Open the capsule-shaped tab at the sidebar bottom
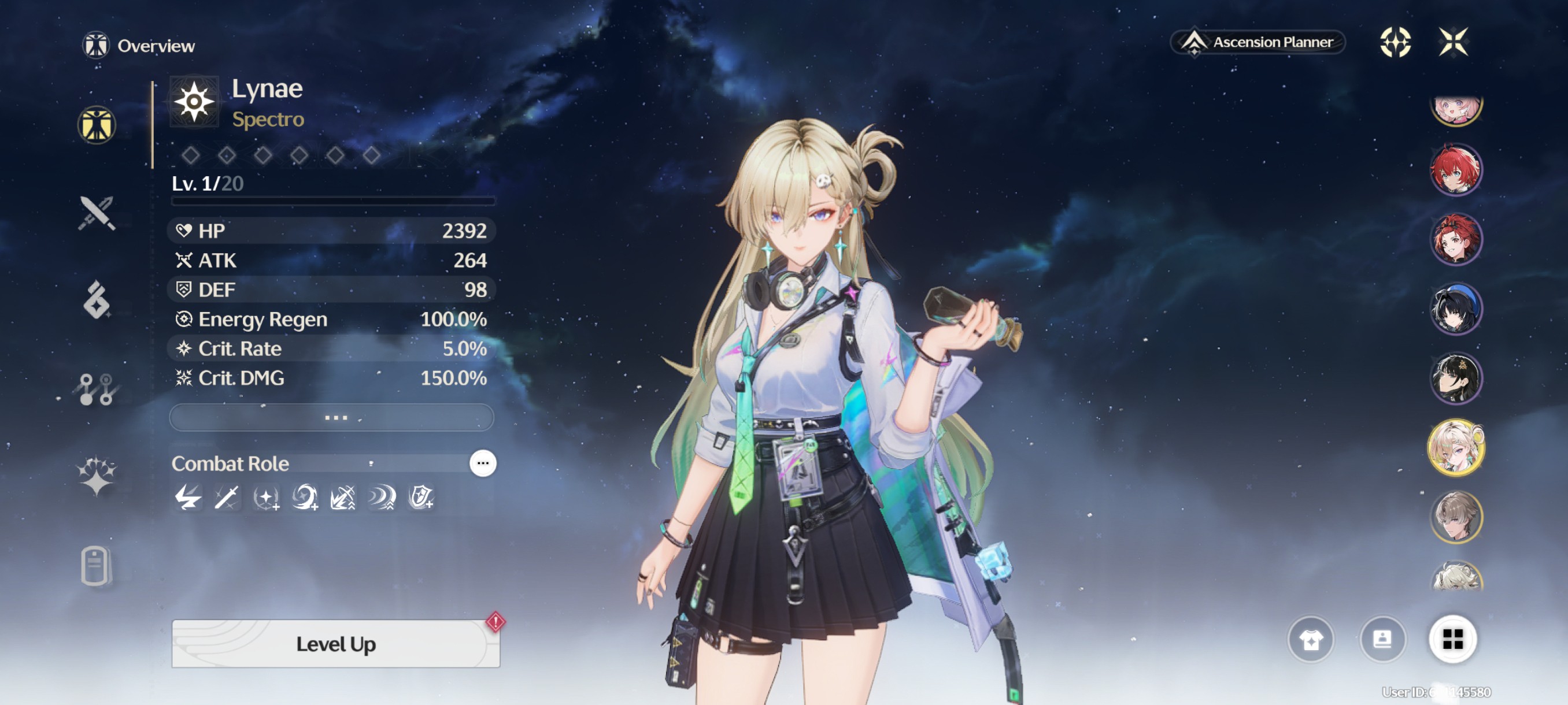 [95, 566]
